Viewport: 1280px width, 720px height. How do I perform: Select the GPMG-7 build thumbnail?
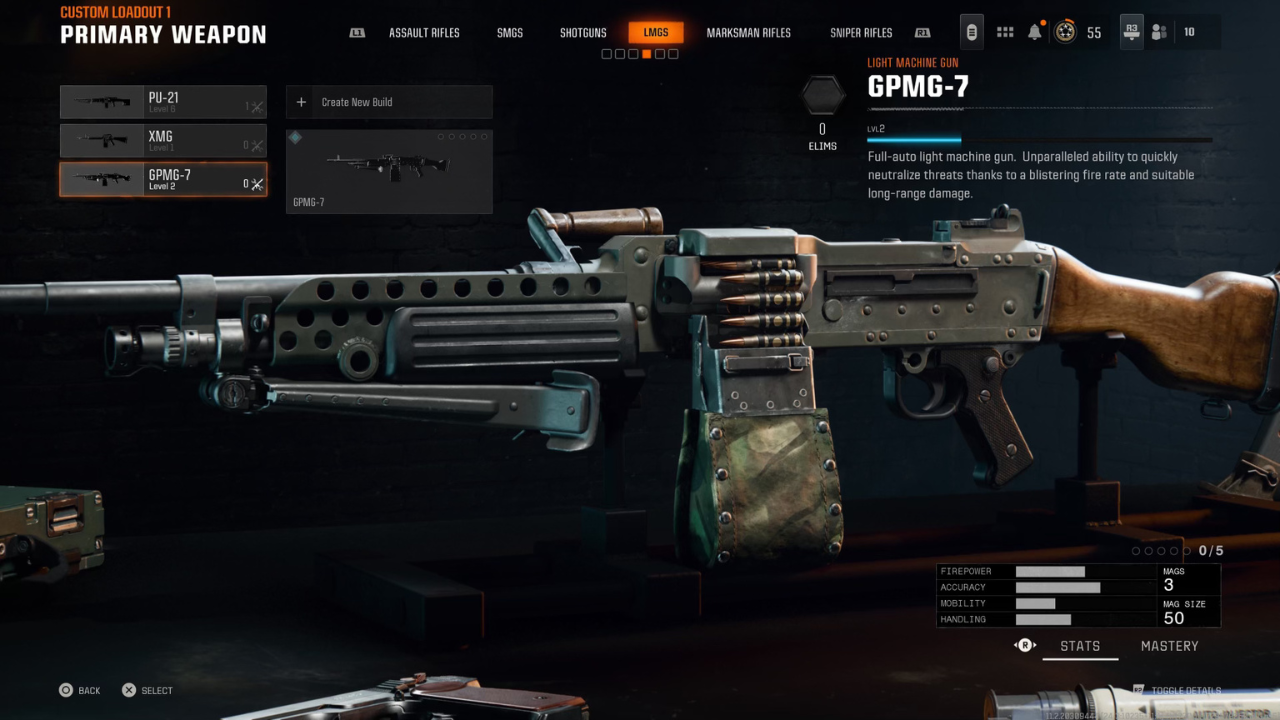(389, 171)
